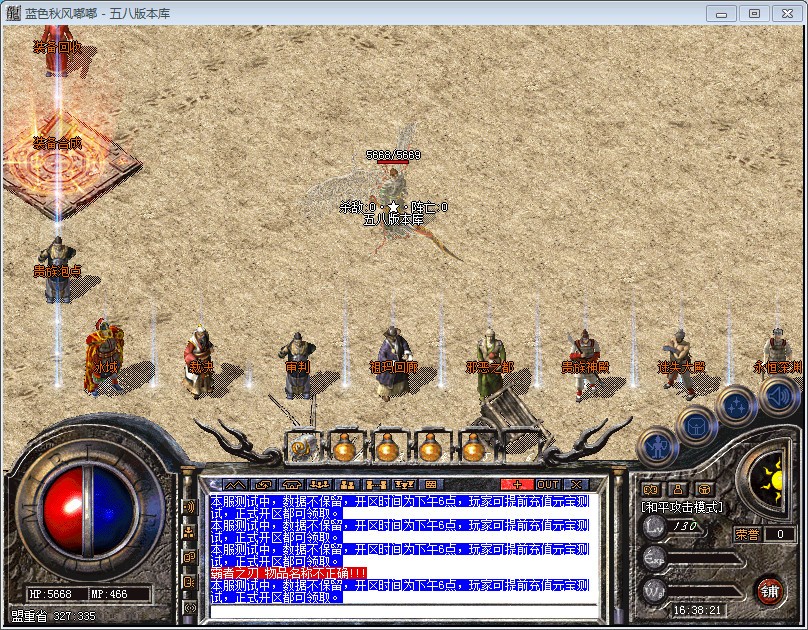Image resolution: width=808 pixels, height=630 pixels.
Task: Click the grid icon on chat toolbar
Action: (x=433, y=485)
